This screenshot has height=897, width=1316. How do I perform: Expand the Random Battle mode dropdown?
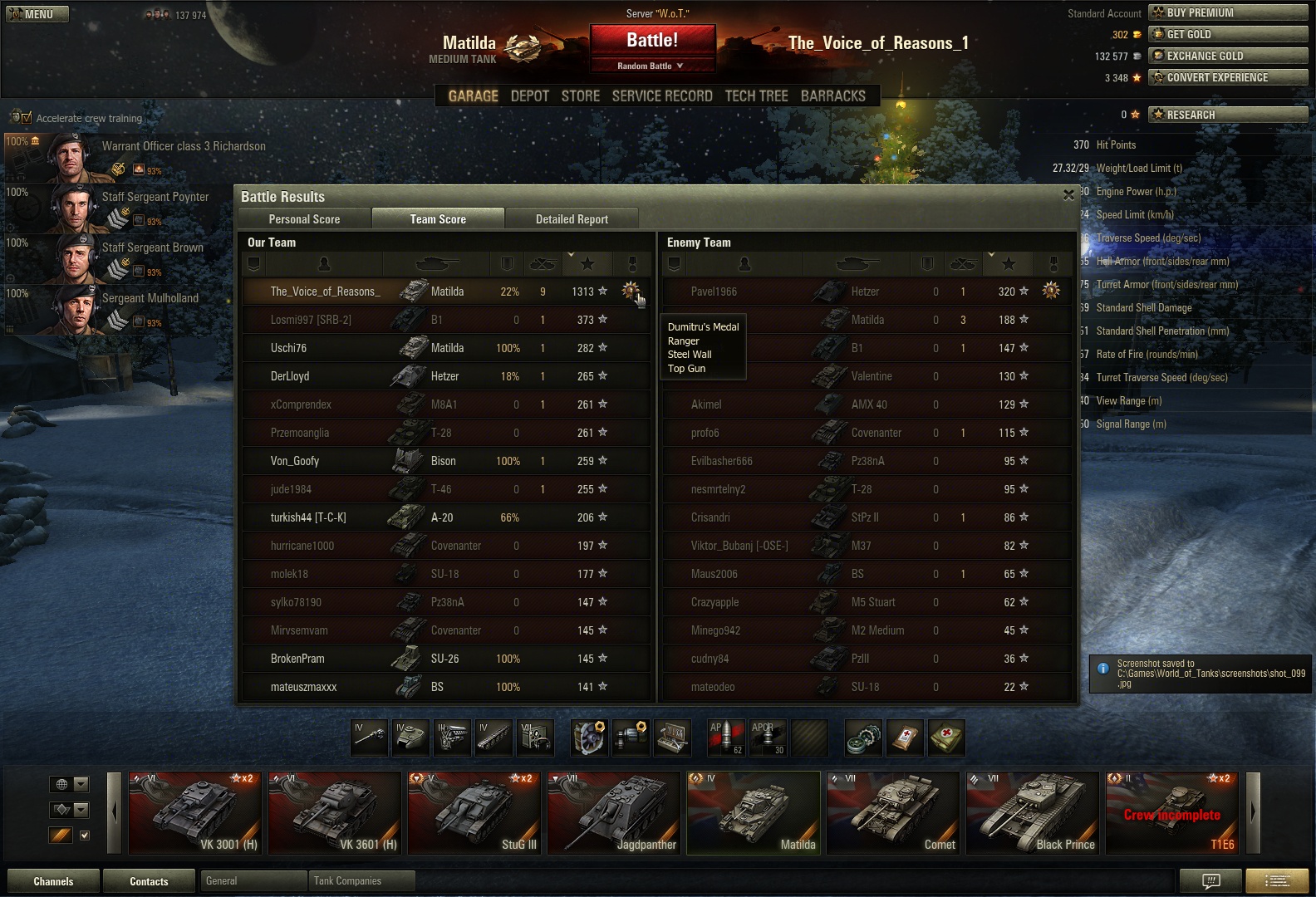coord(651,66)
